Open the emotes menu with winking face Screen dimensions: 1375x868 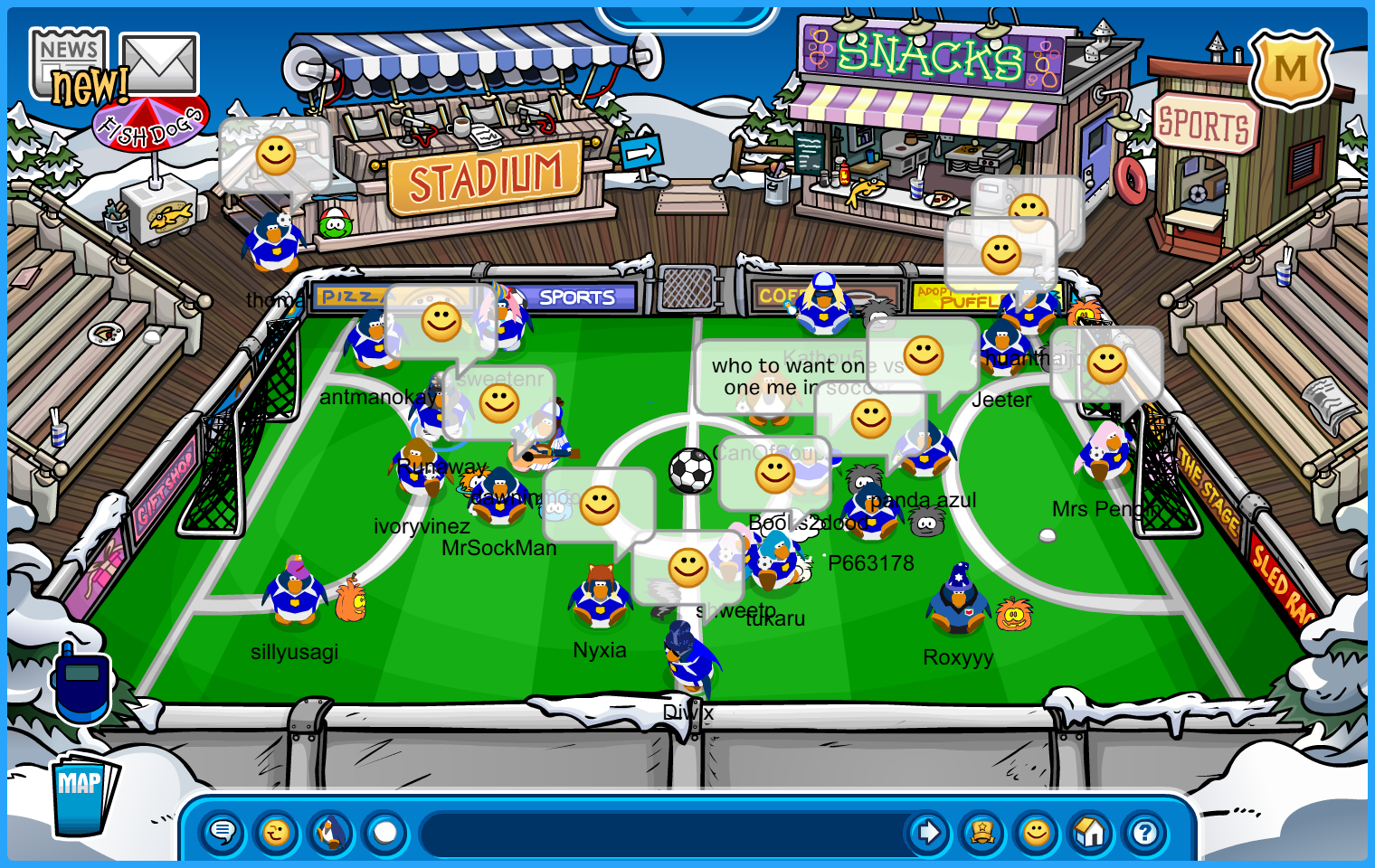[x=277, y=832]
